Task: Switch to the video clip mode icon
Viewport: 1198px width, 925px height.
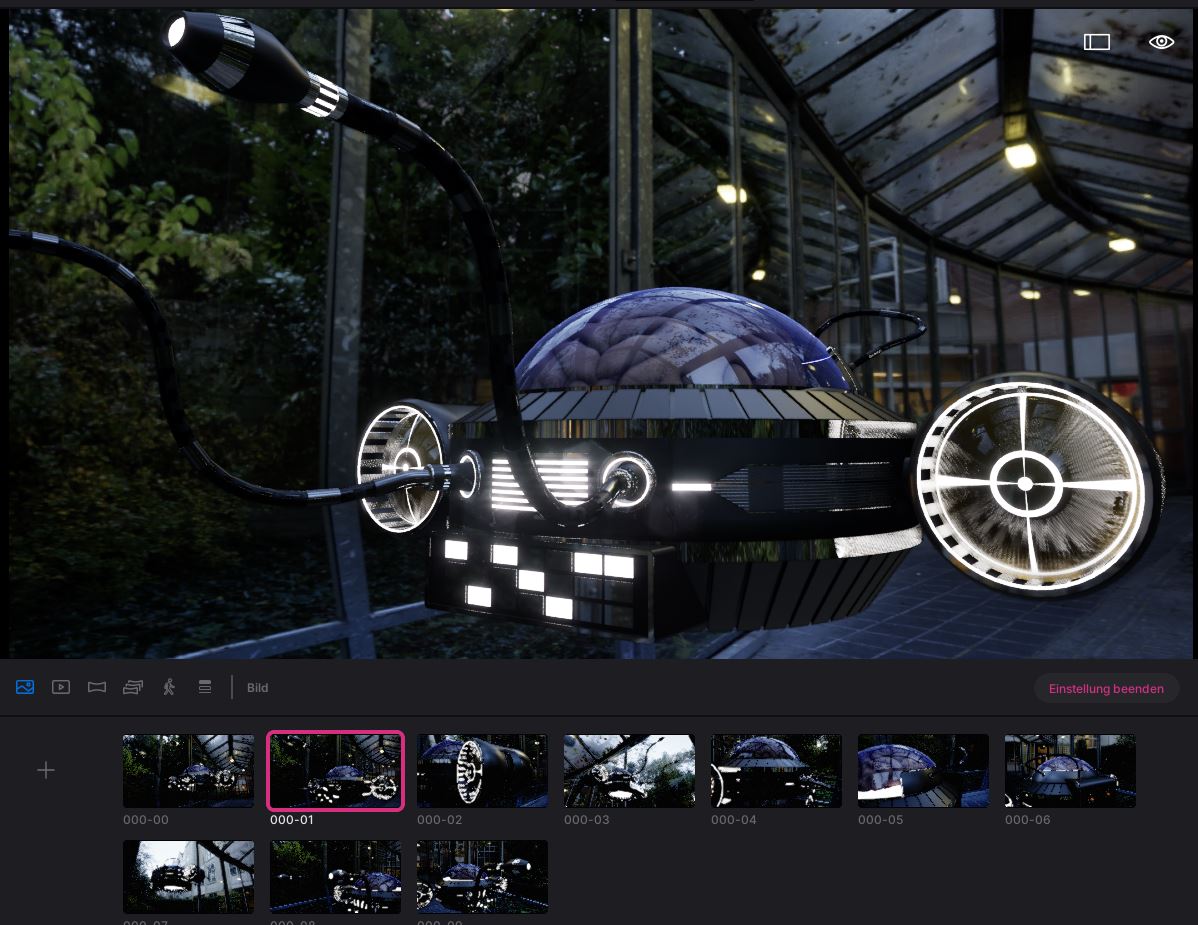Action: click(x=61, y=687)
